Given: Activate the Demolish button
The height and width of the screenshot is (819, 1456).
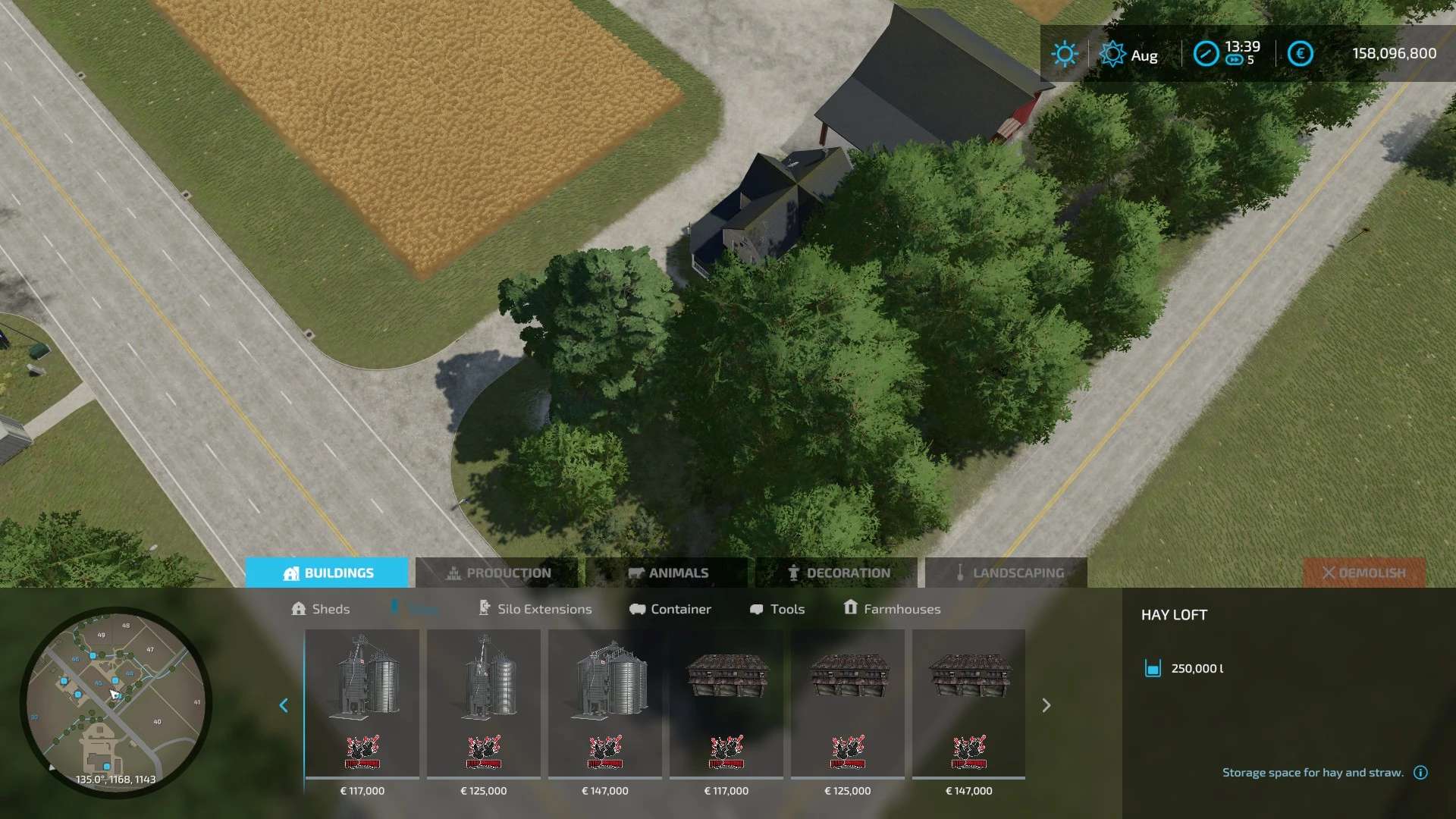Looking at the screenshot, I should point(1363,573).
